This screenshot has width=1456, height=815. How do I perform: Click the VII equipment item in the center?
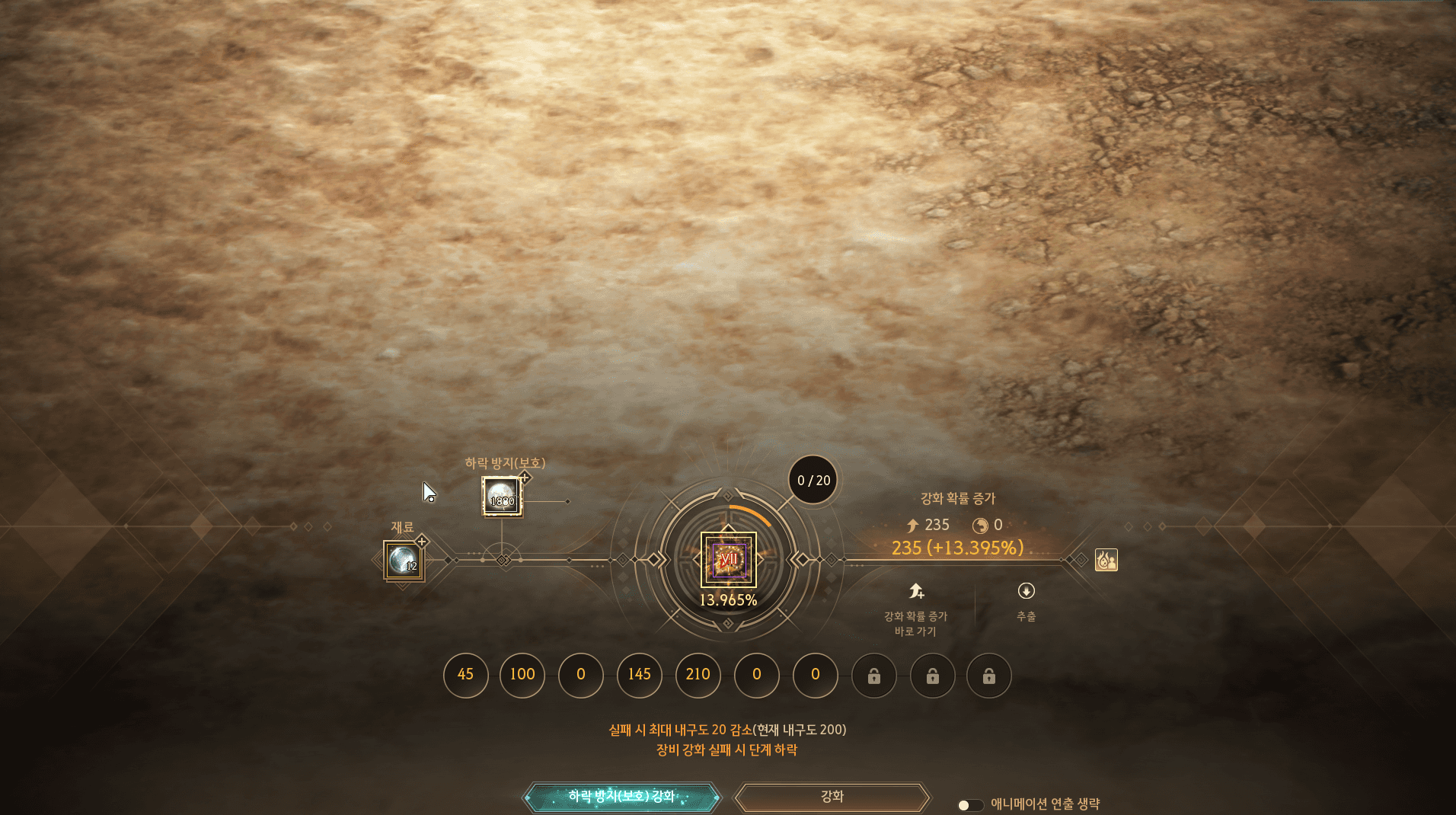(728, 560)
